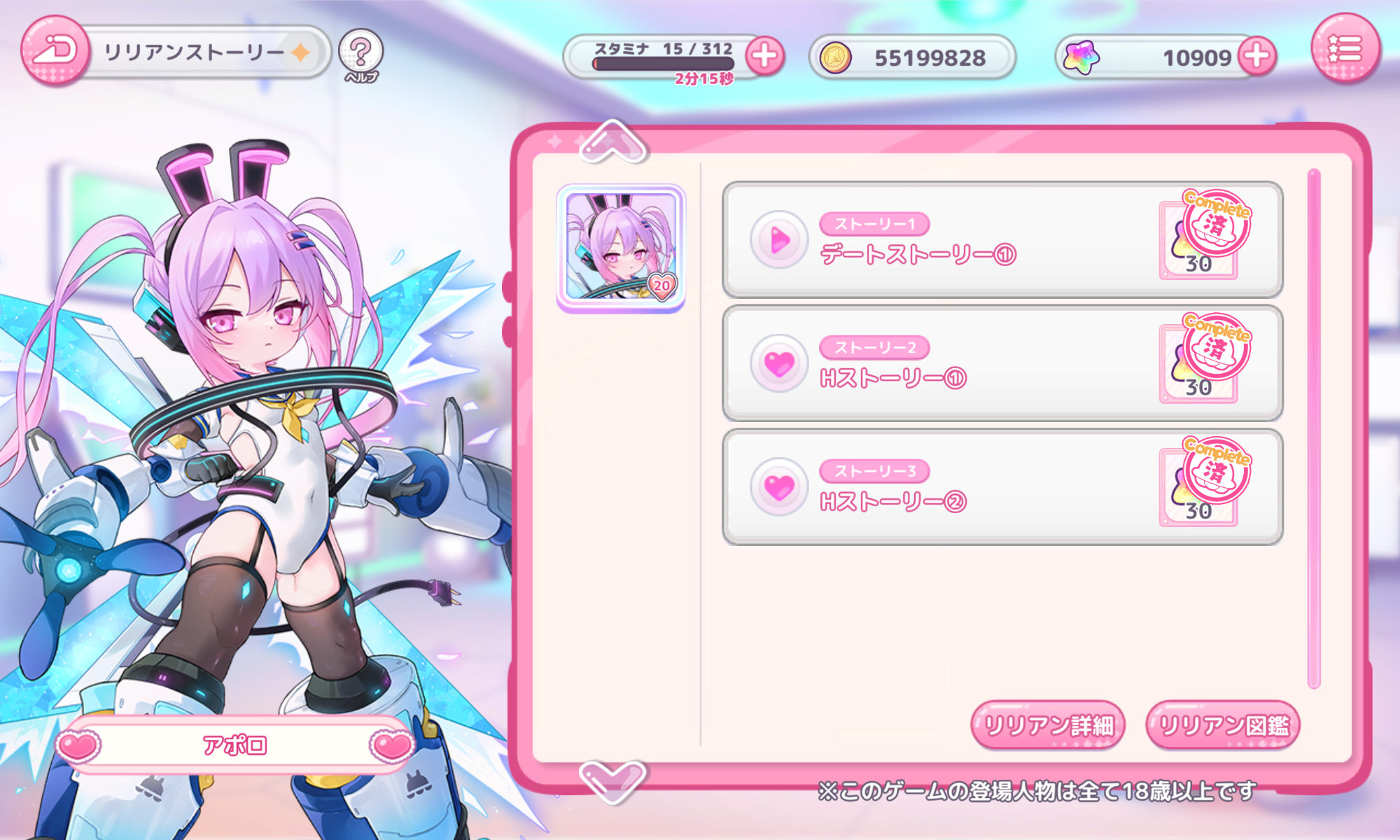Buy more rainbow star gems
The image size is (1400, 840).
1257,56
